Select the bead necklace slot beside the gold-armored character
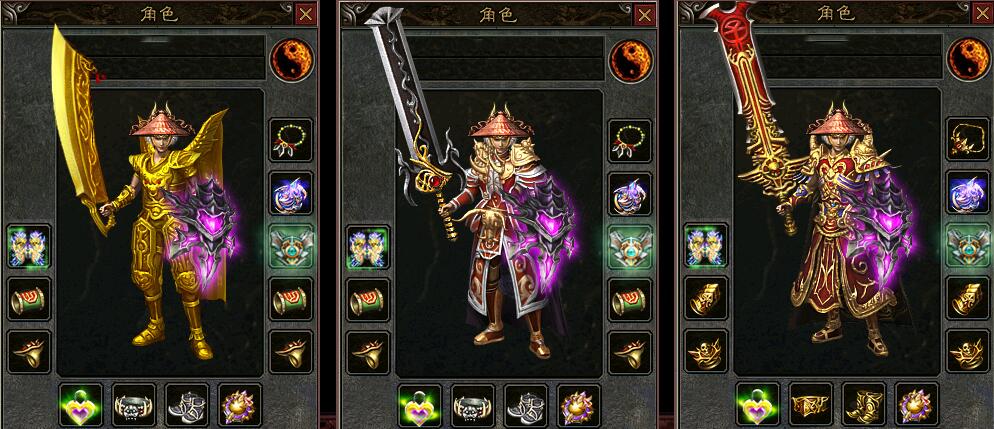Viewport: 994px width, 429px height. [291, 140]
